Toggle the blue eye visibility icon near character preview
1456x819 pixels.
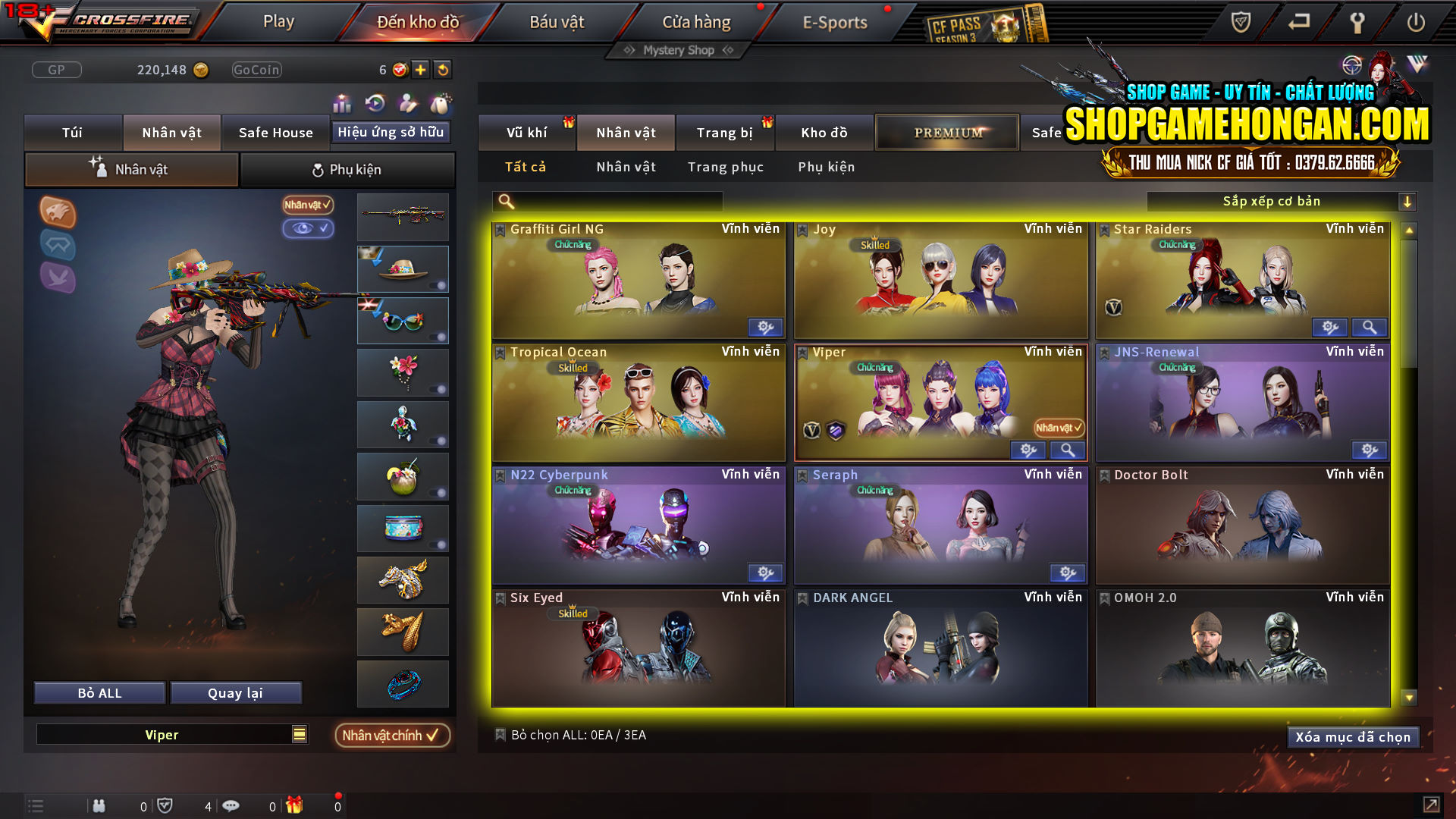309,229
